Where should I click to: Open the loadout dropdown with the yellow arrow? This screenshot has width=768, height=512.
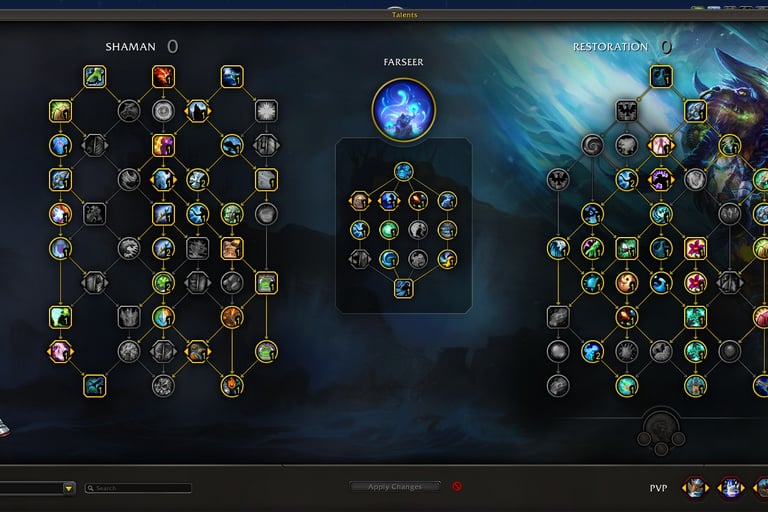coord(68,488)
